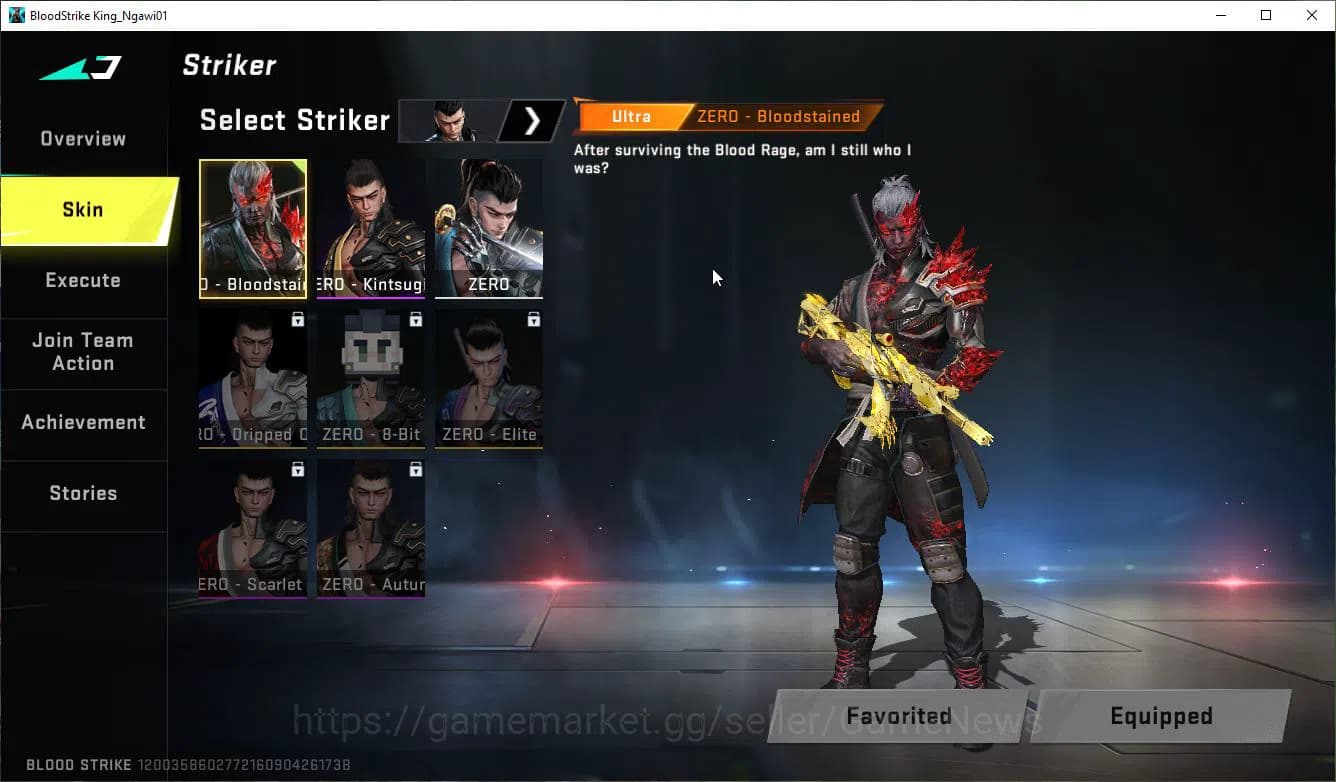Click the lock icon on ZERO - Dripped skin
Screen dimensions: 1336x782
pos(296,319)
